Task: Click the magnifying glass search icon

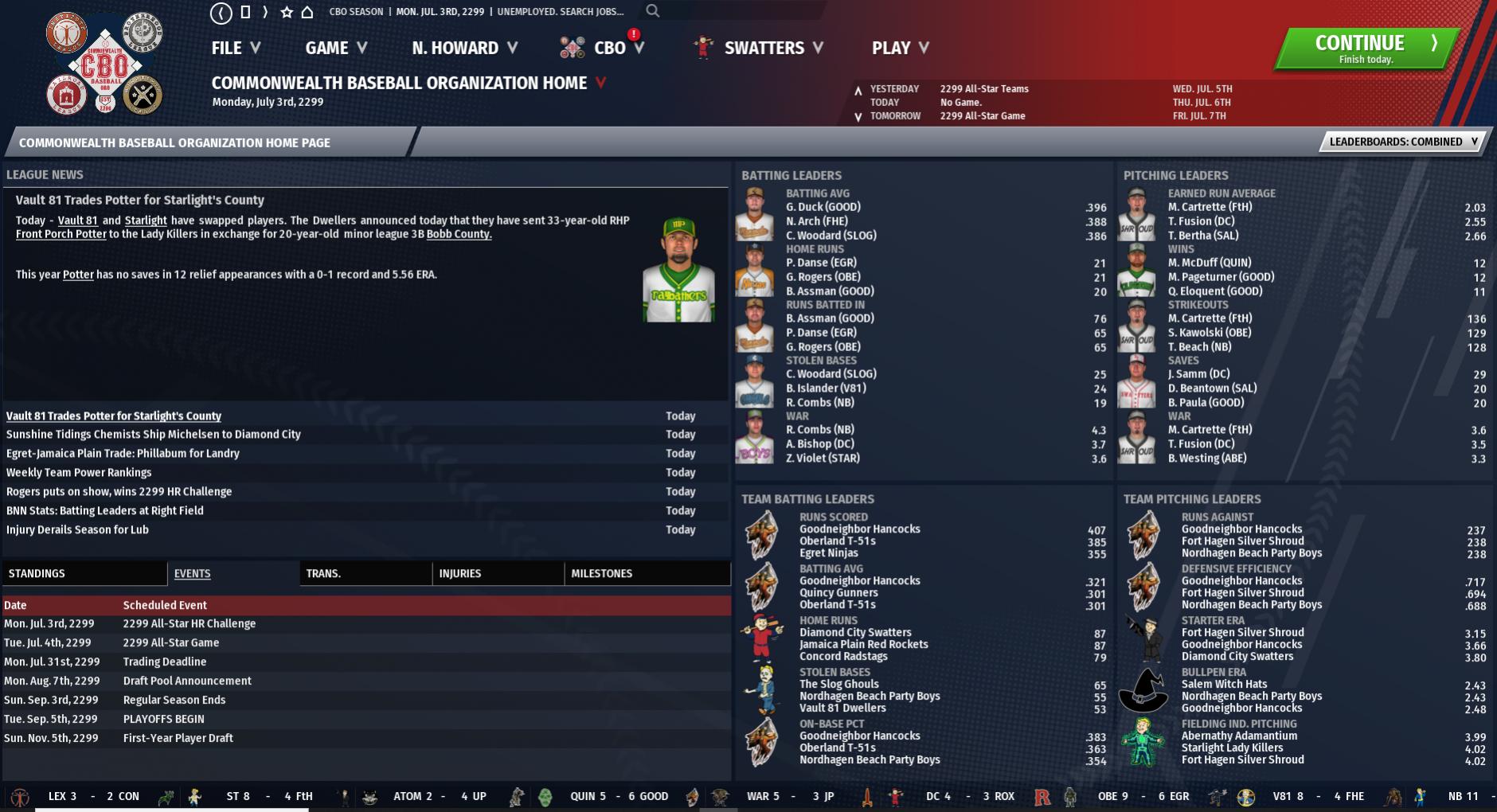Action: tap(653, 11)
